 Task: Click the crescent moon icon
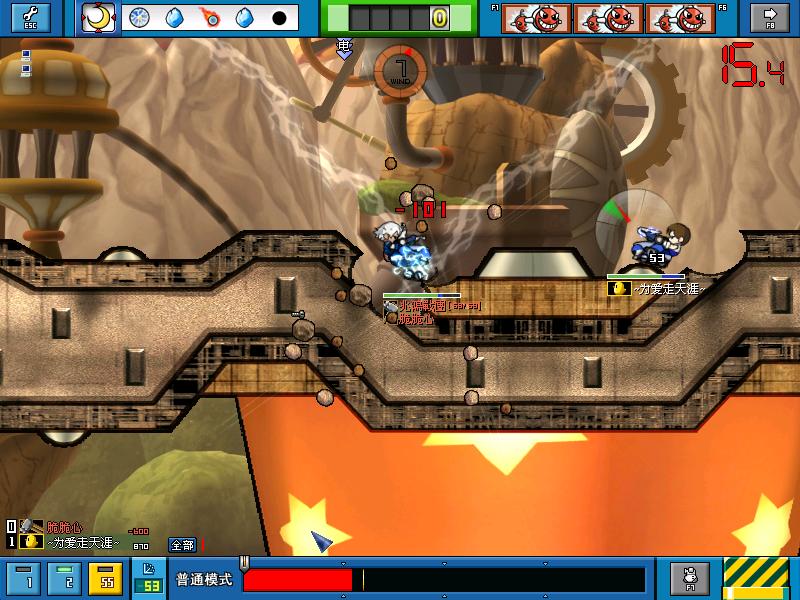[x=98, y=17]
